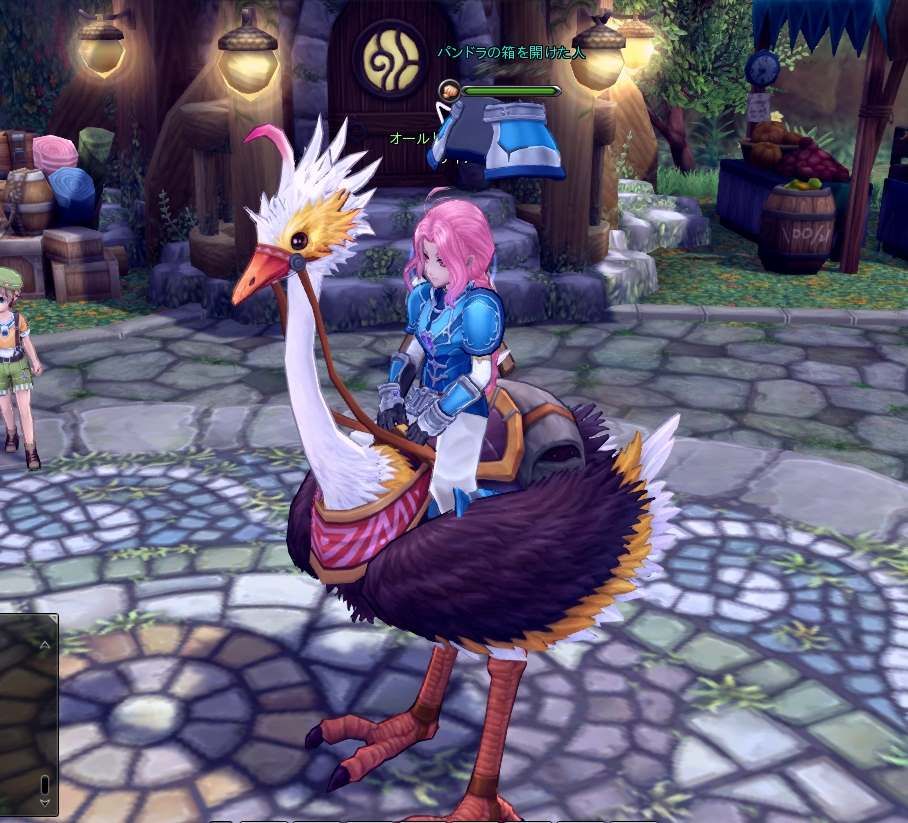This screenshot has width=908, height=823.
Task: Click the chat panel's scroll-down arrow
Action: tap(44, 801)
